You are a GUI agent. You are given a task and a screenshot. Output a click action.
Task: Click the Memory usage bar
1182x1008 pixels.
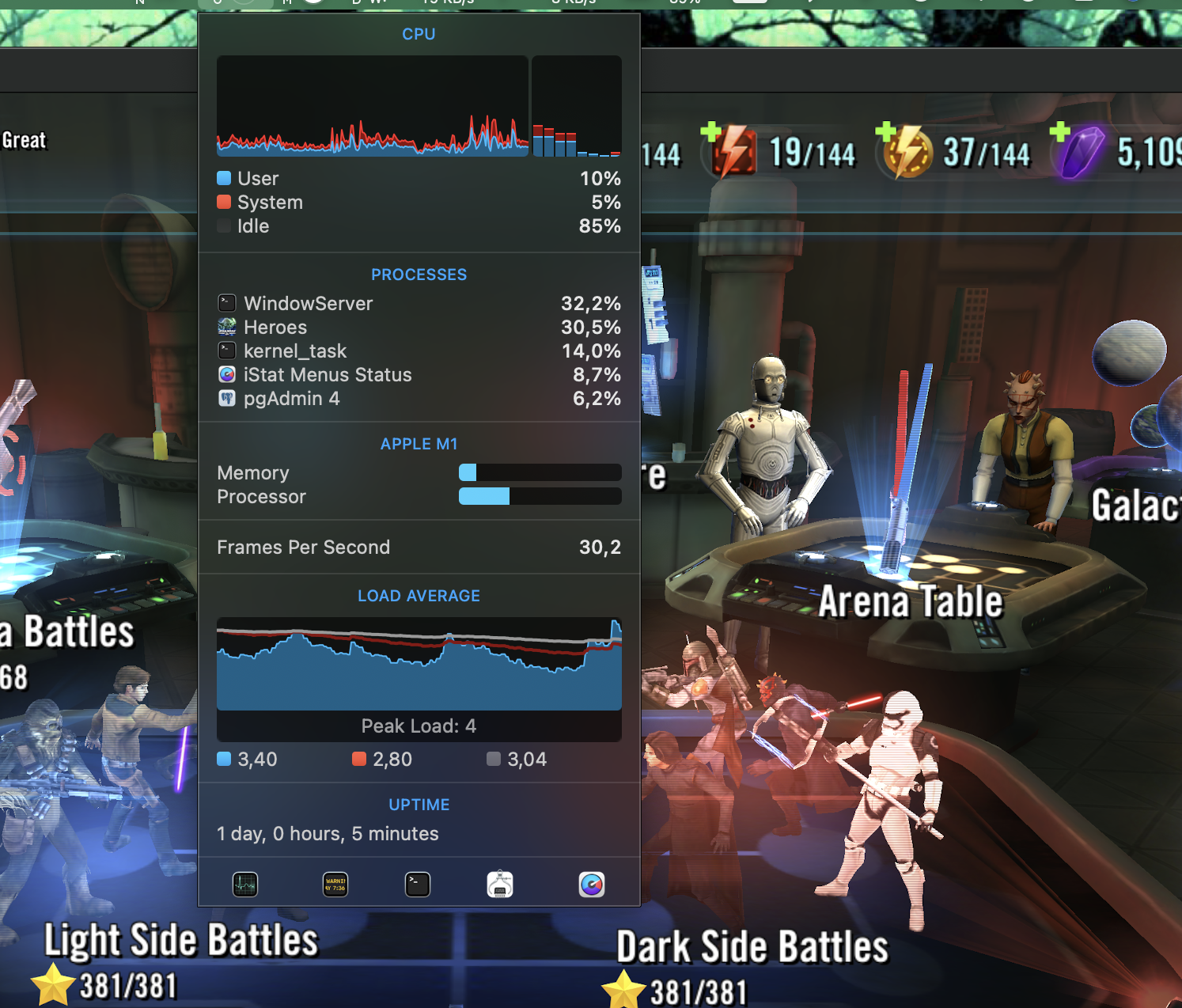540,472
